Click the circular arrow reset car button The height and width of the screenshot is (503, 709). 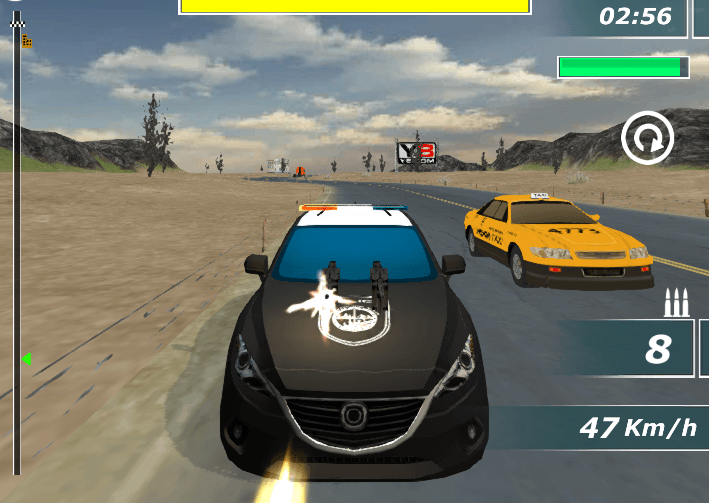pyautogui.click(x=647, y=139)
